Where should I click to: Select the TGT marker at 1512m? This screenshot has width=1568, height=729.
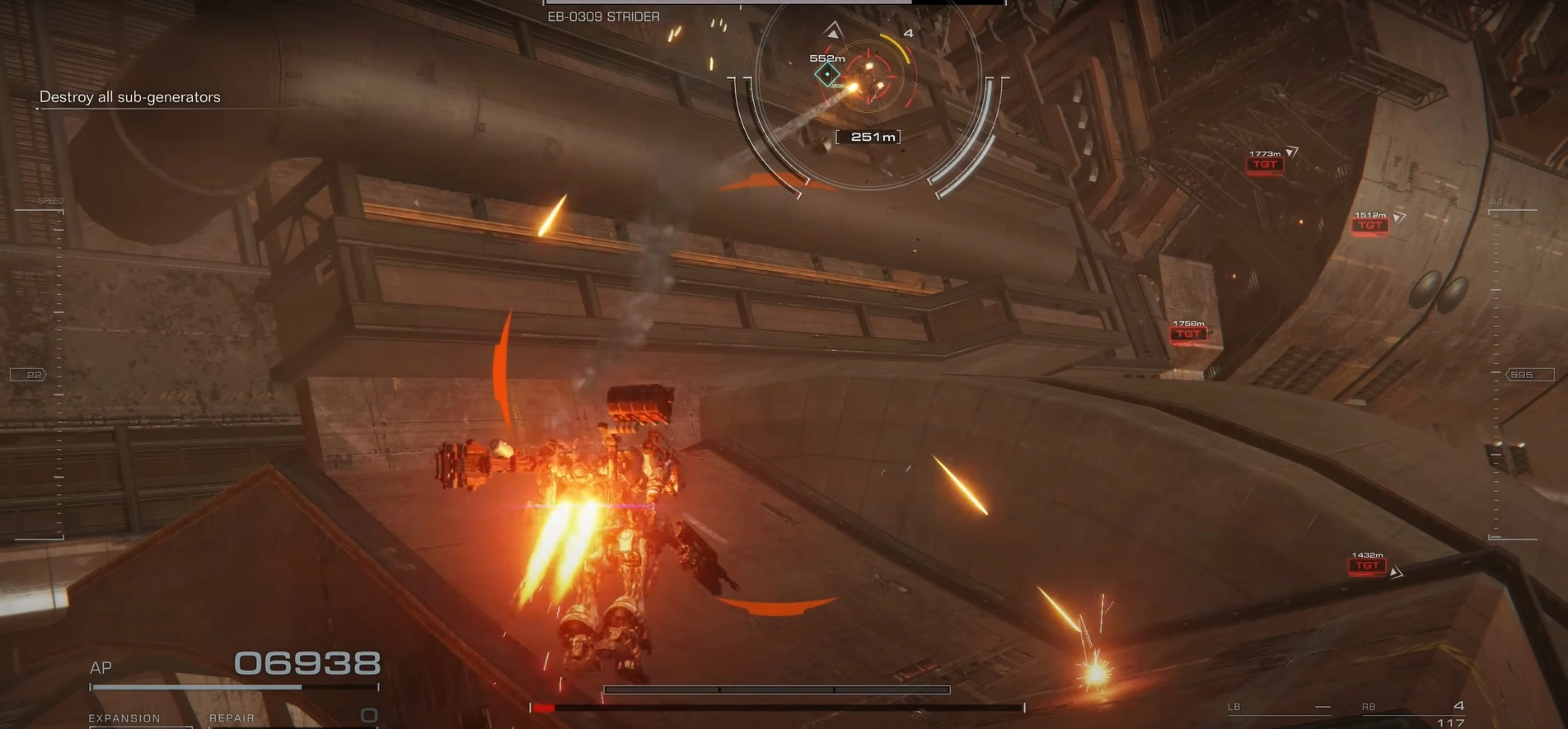pos(1369,226)
